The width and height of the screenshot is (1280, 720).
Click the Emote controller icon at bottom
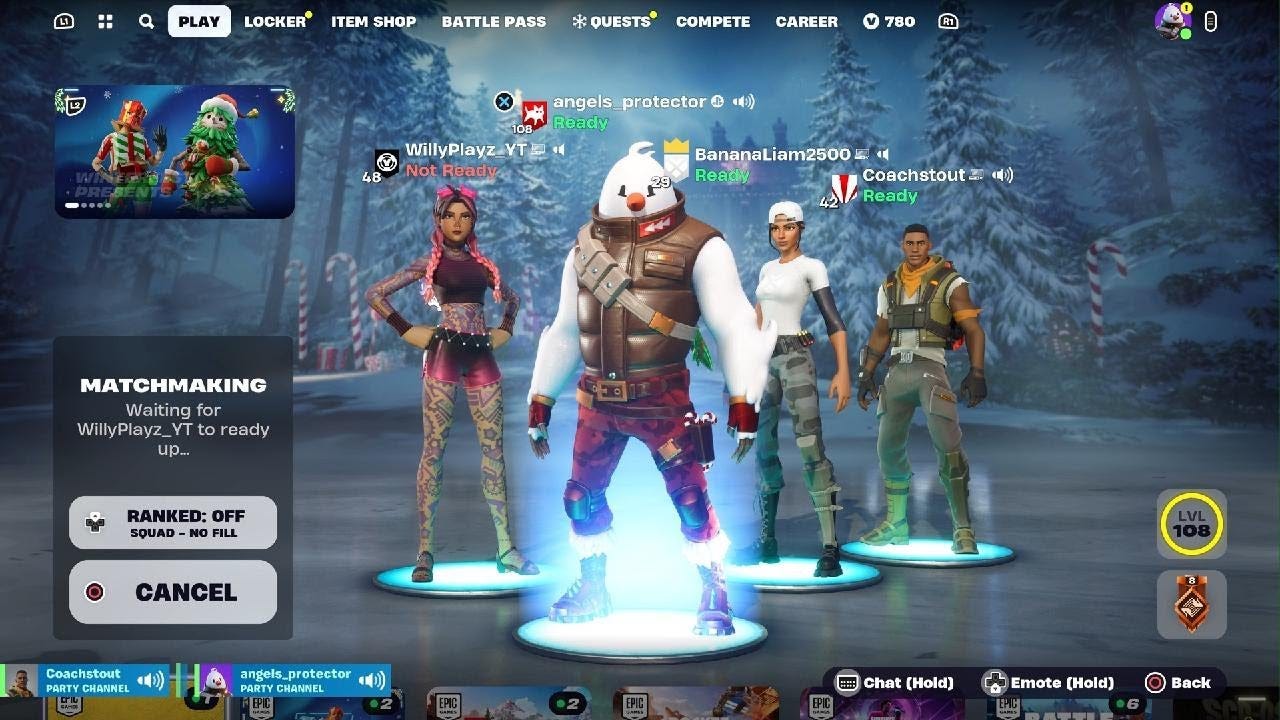tap(995, 683)
